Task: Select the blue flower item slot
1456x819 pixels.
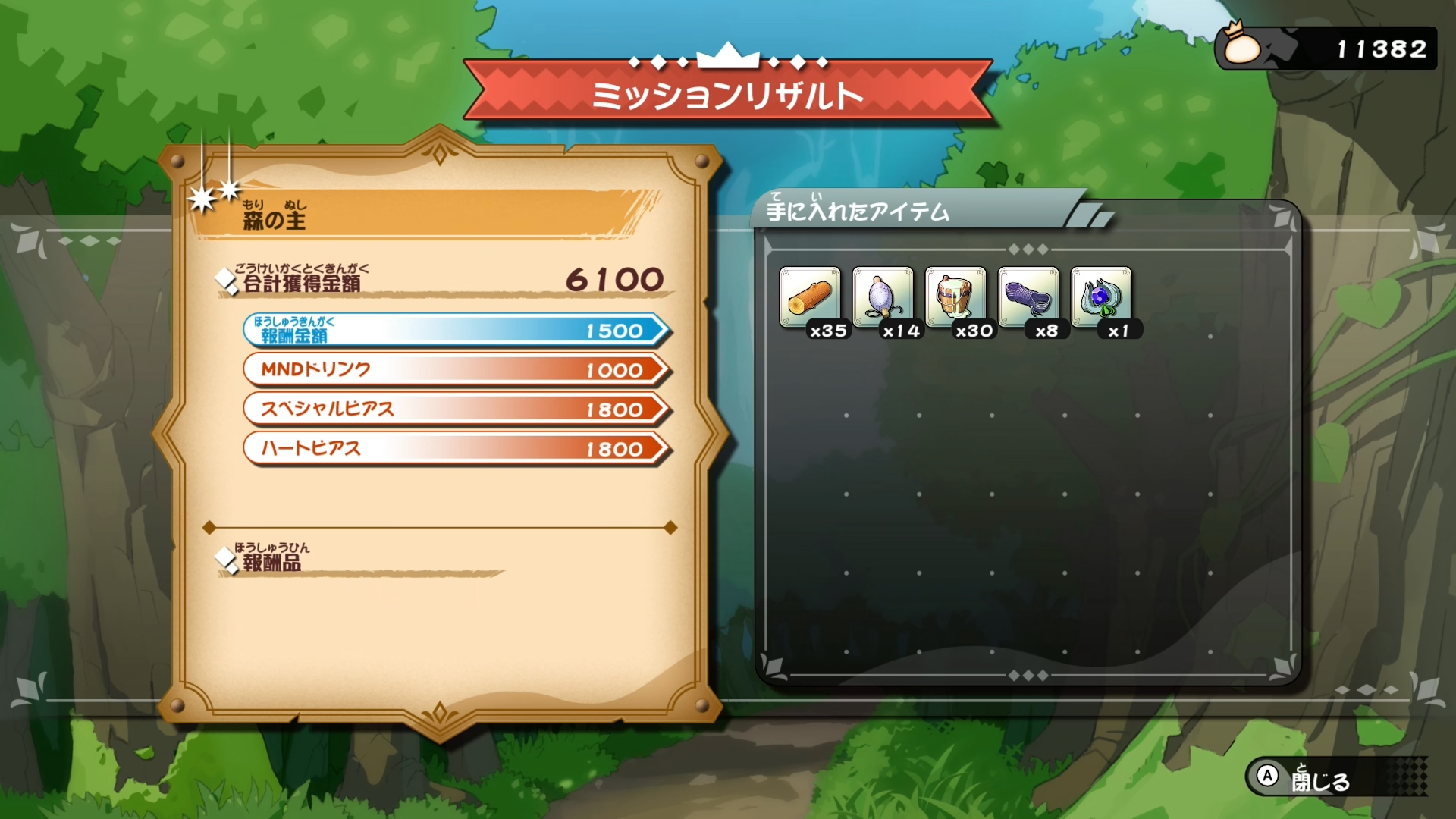Action: [1101, 297]
